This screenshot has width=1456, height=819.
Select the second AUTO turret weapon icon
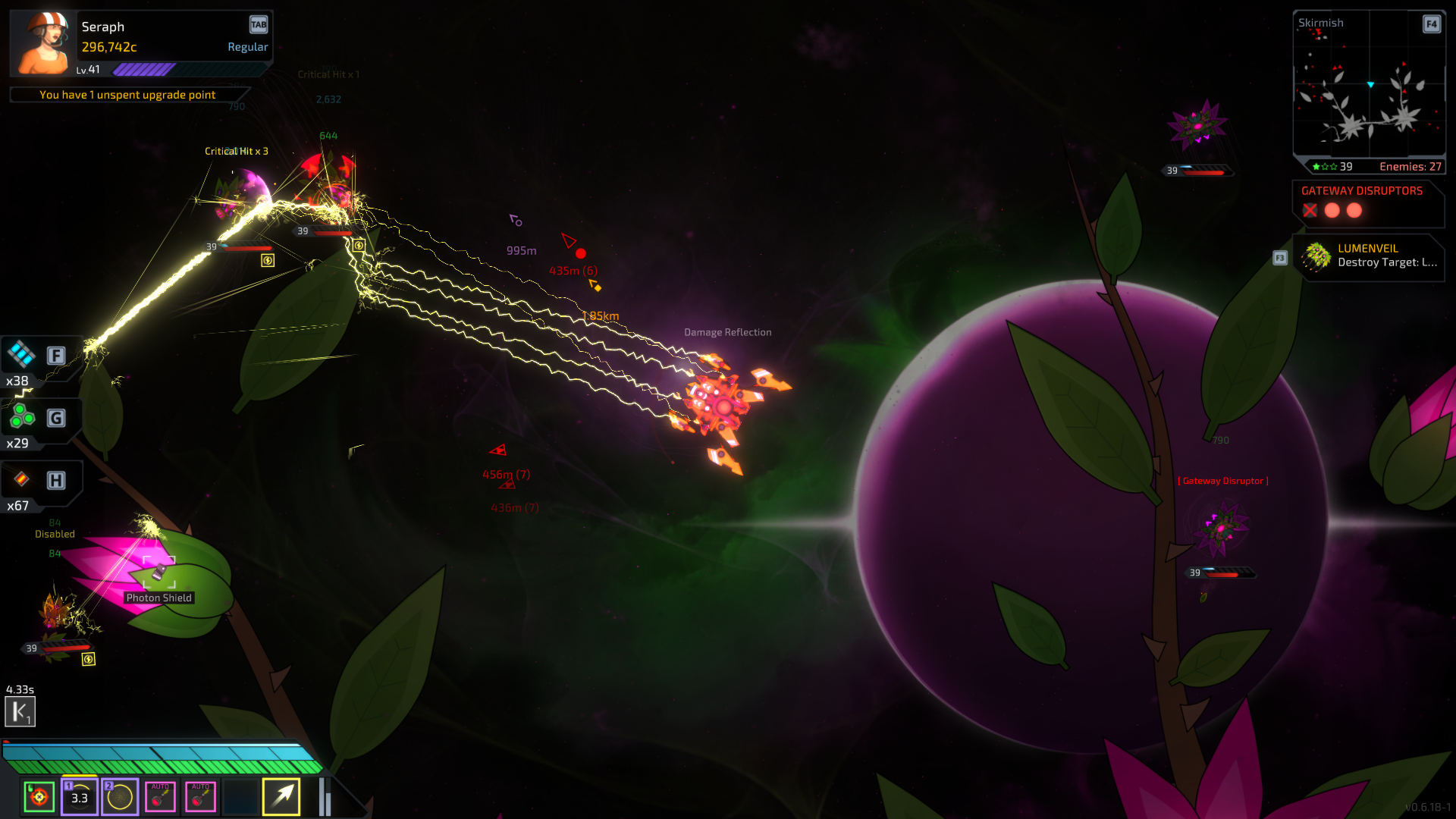(x=200, y=797)
